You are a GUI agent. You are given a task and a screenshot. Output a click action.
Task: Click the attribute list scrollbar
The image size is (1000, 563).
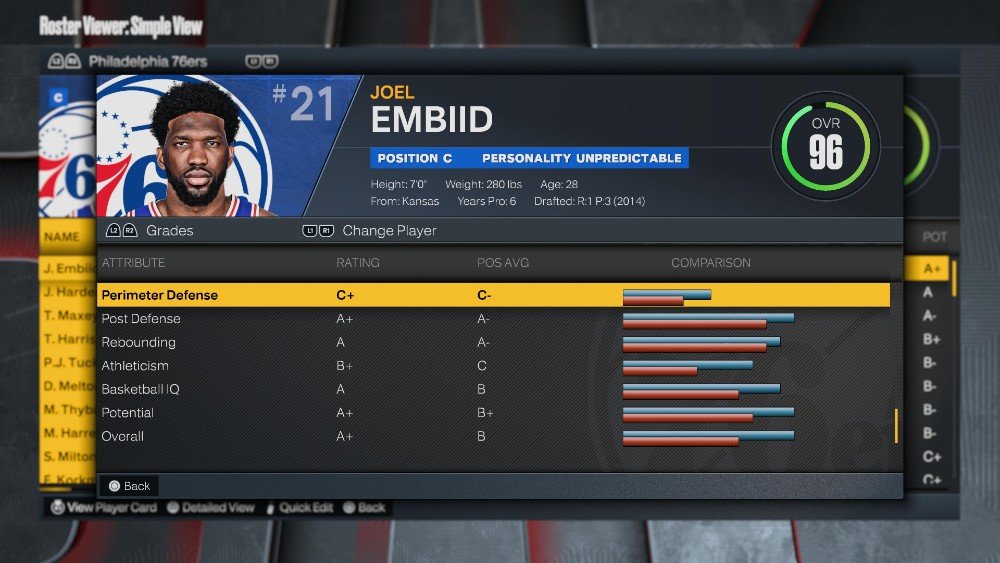(x=896, y=425)
